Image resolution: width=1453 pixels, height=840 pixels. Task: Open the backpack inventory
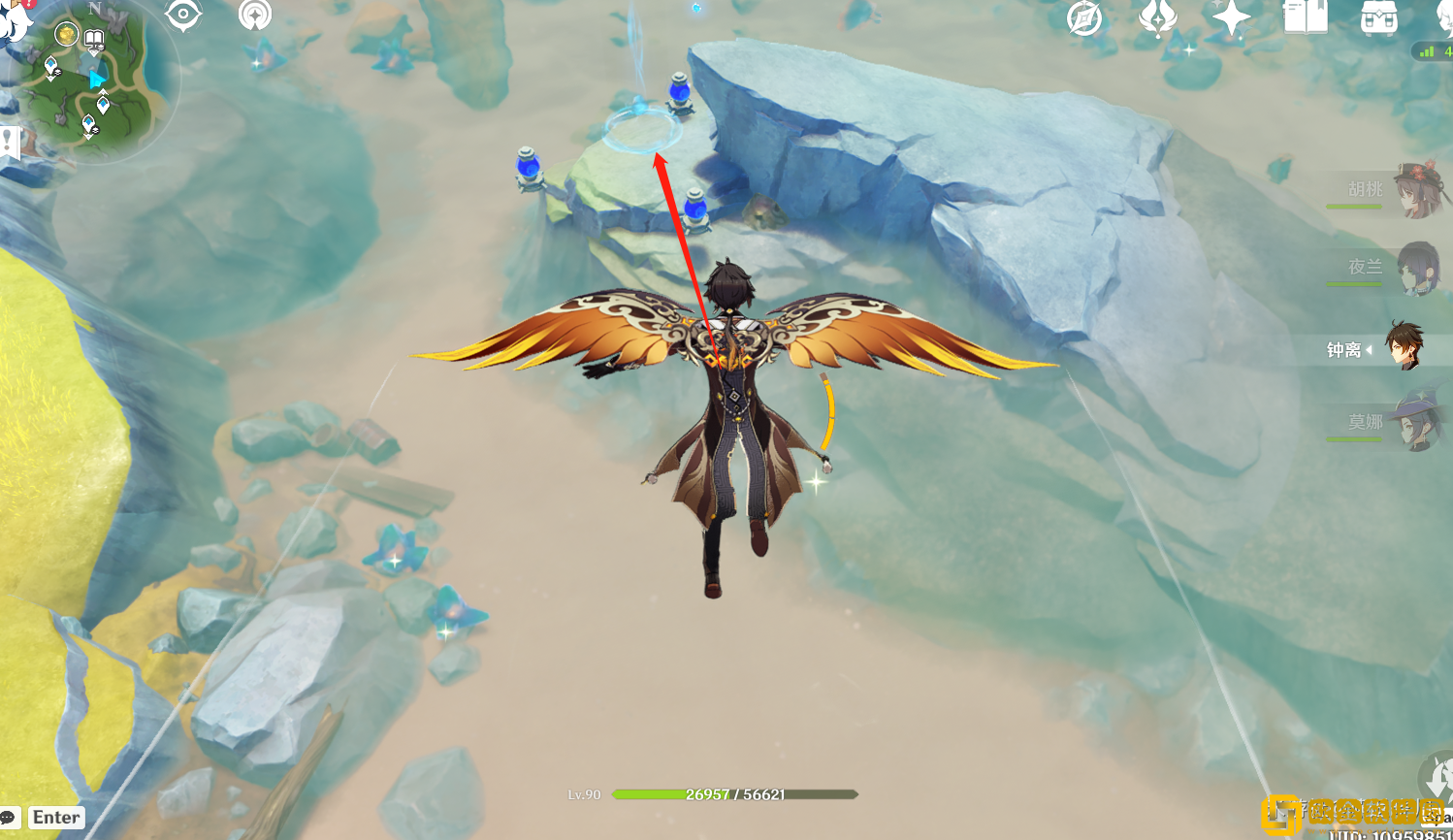click(x=1378, y=17)
